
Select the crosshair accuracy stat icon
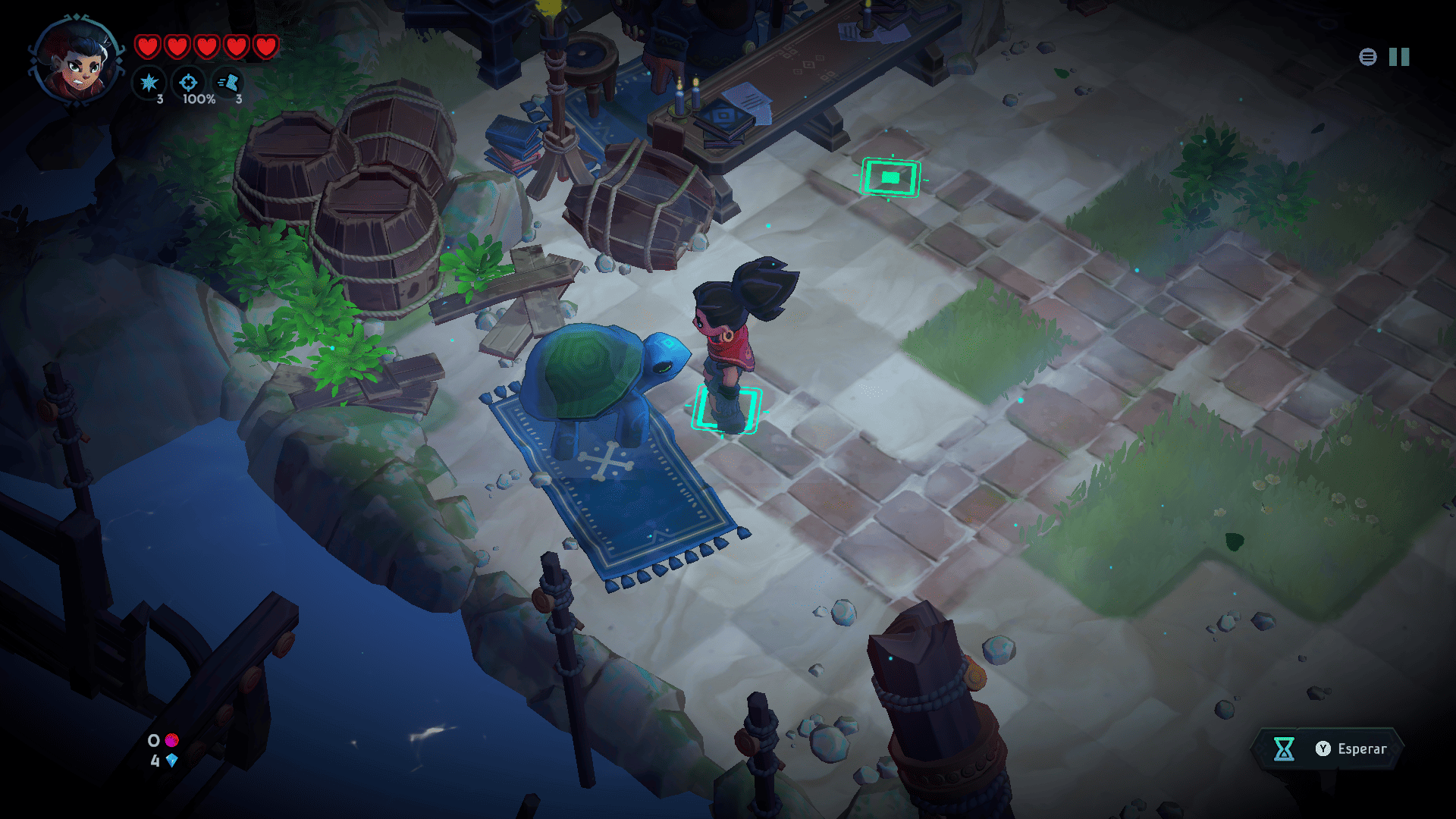pos(188,83)
